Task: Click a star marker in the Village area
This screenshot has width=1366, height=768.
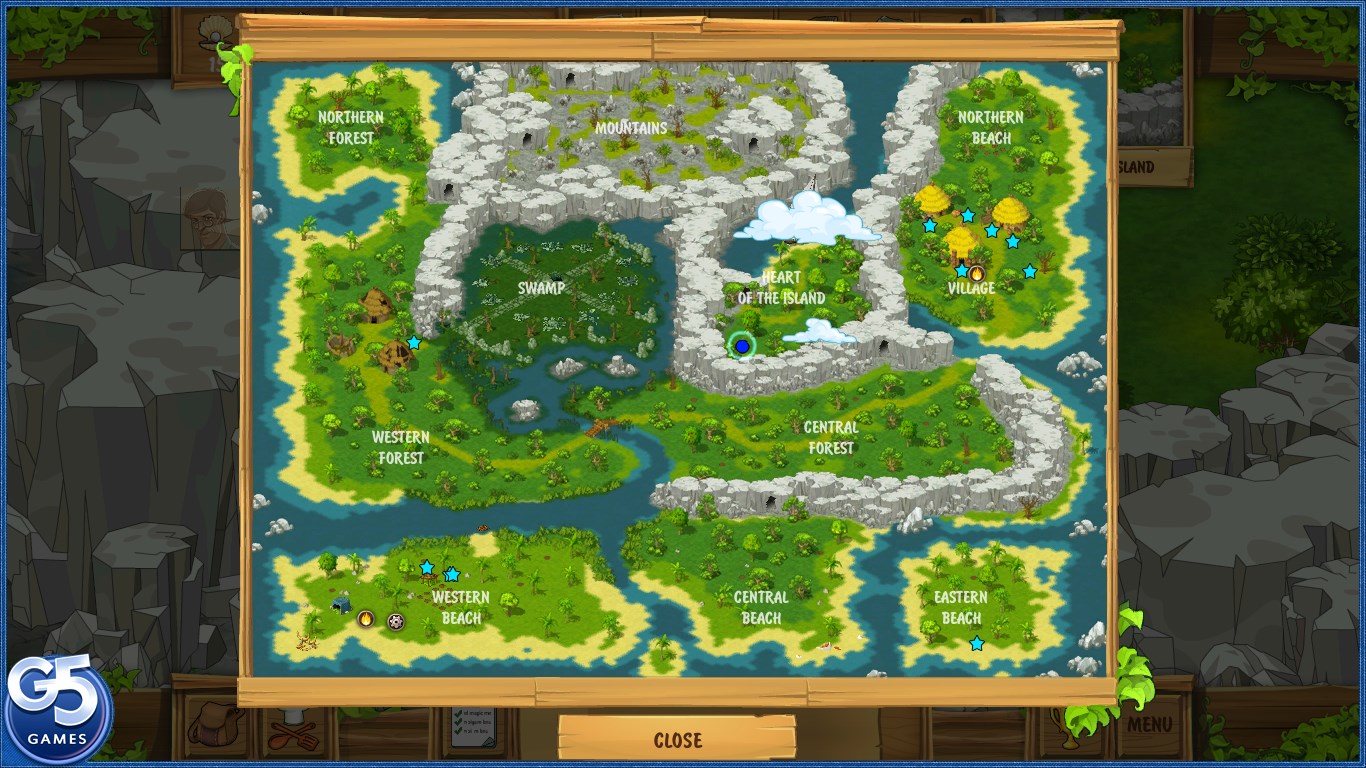Action: click(966, 213)
